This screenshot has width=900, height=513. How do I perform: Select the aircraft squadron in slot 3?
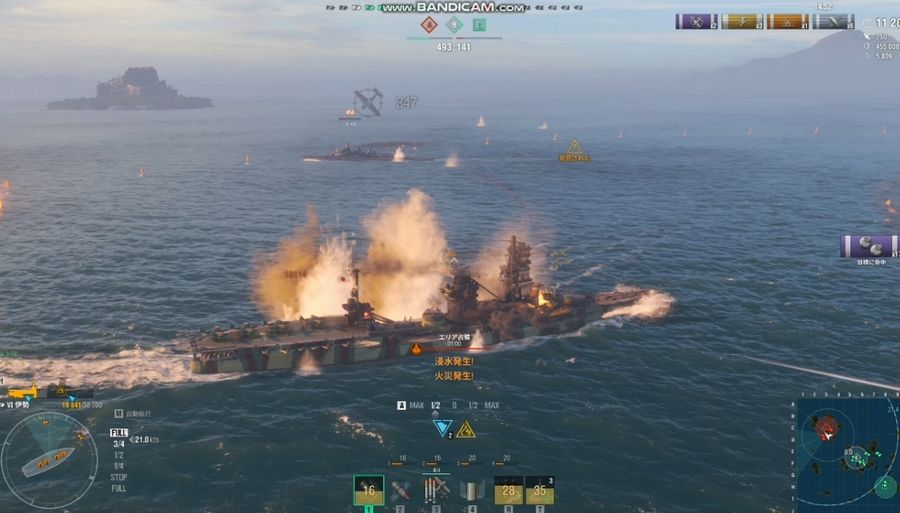click(x=435, y=490)
